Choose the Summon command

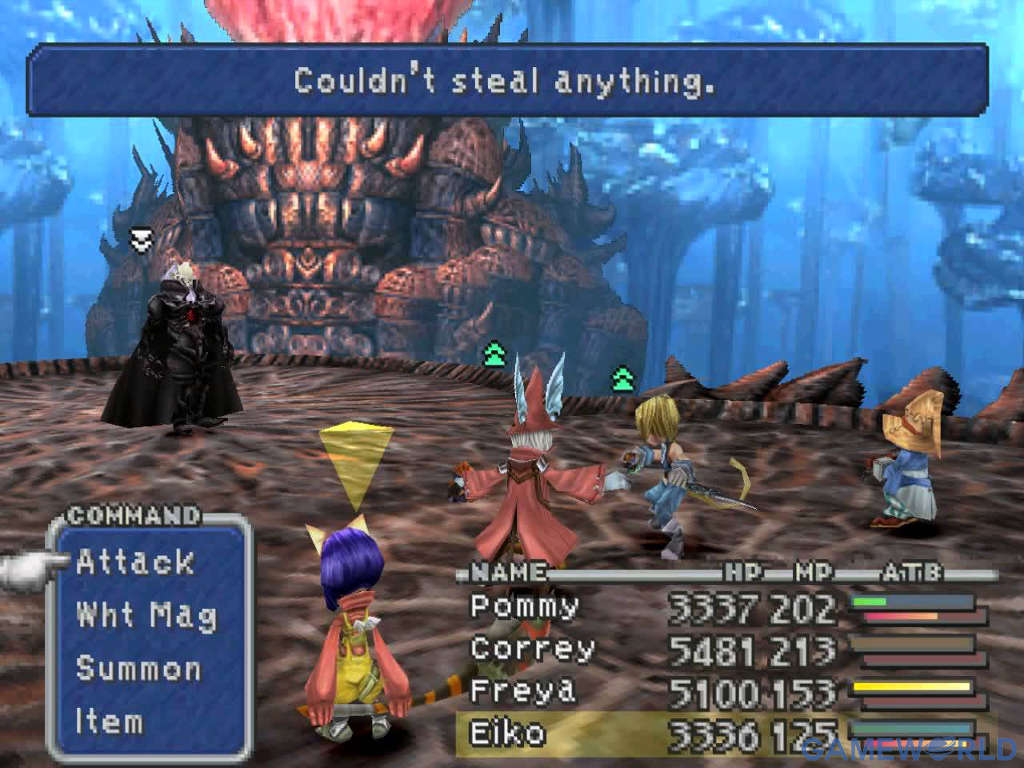(x=138, y=668)
